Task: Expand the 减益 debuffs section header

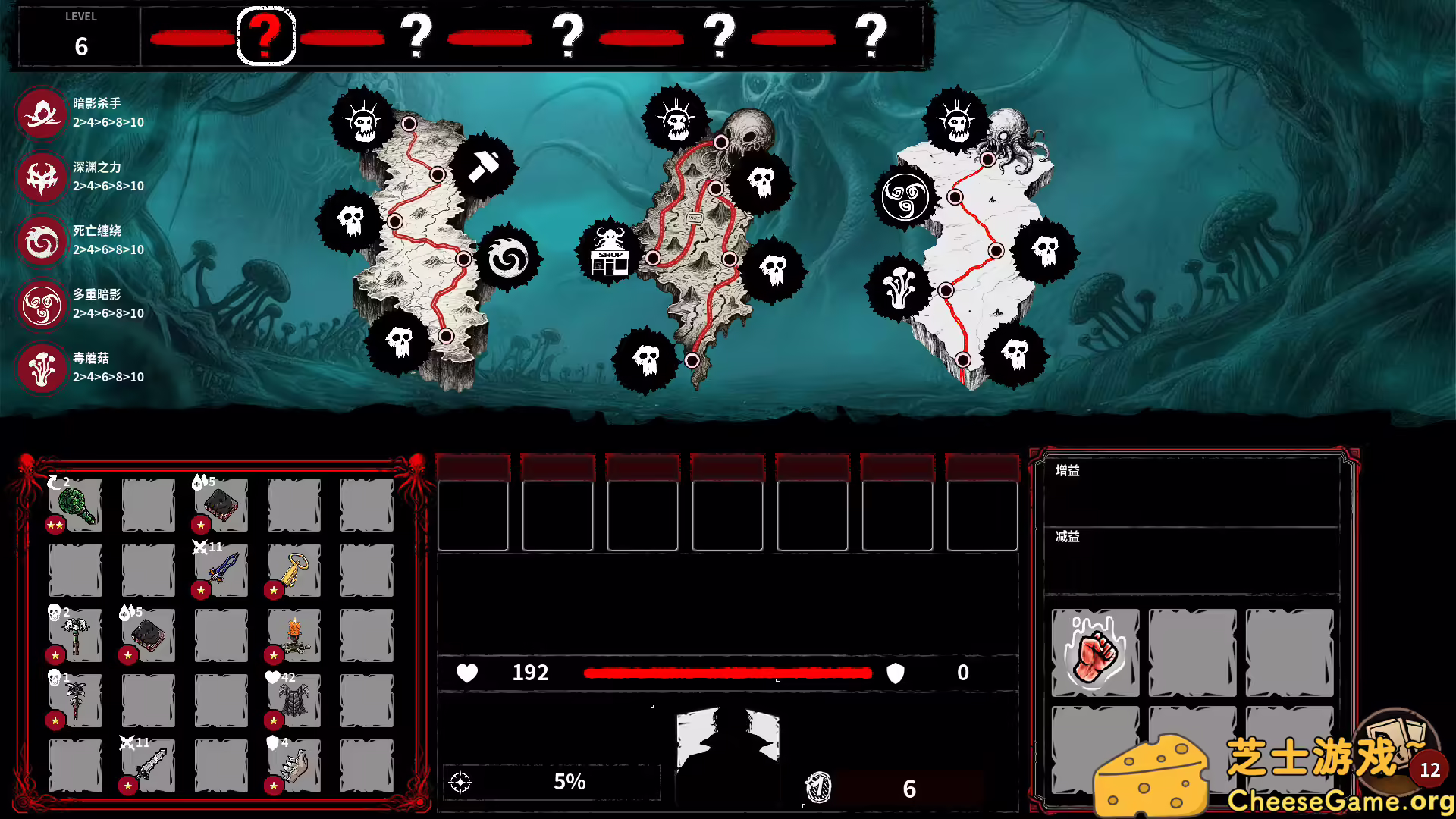Action: (1068, 537)
